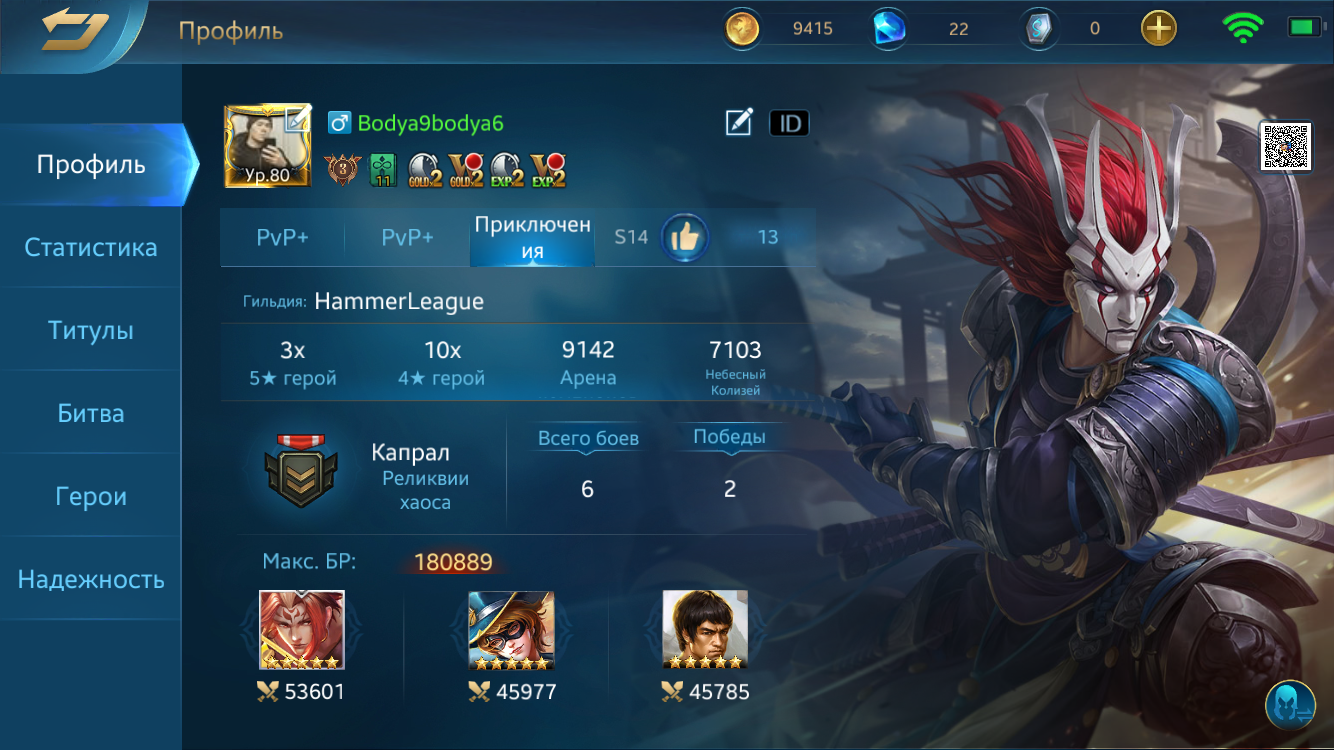Open the GOLDx2 timer booster icon
Screen dimensions: 1334x750
[x=424, y=170]
